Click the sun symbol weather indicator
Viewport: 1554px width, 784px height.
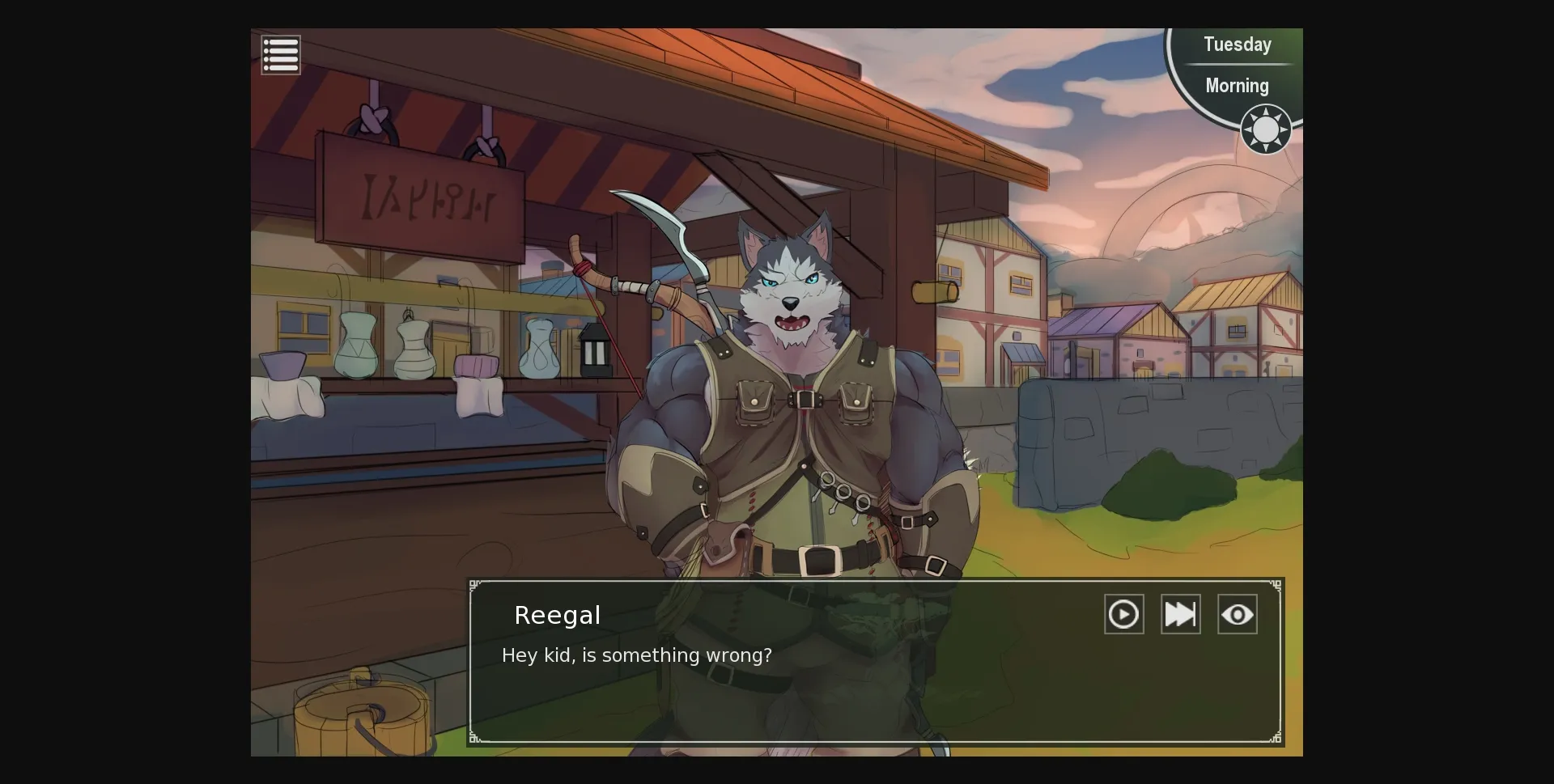(x=1265, y=129)
